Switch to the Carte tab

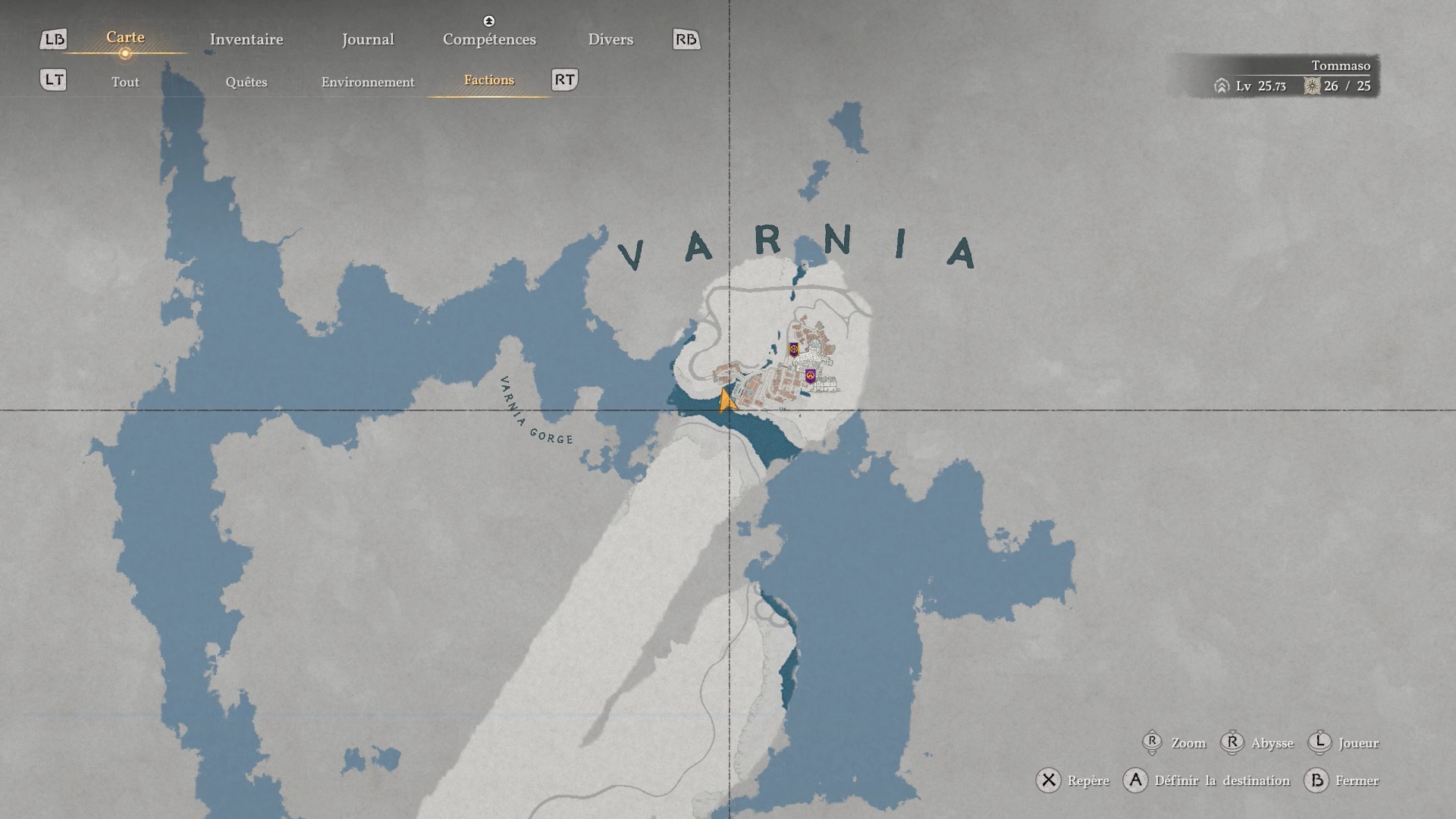[x=125, y=38]
